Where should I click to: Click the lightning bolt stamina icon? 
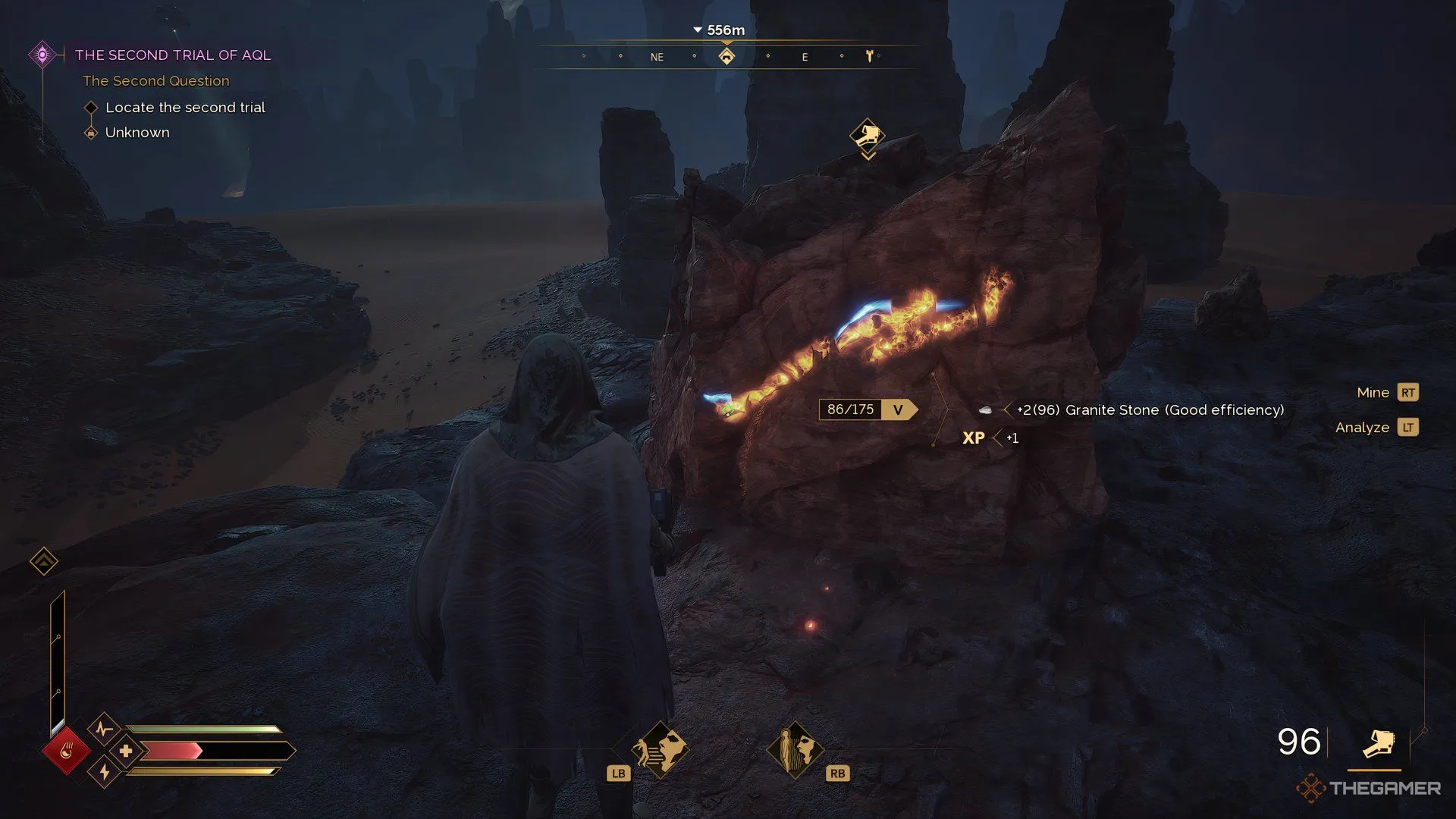[105, 773]
